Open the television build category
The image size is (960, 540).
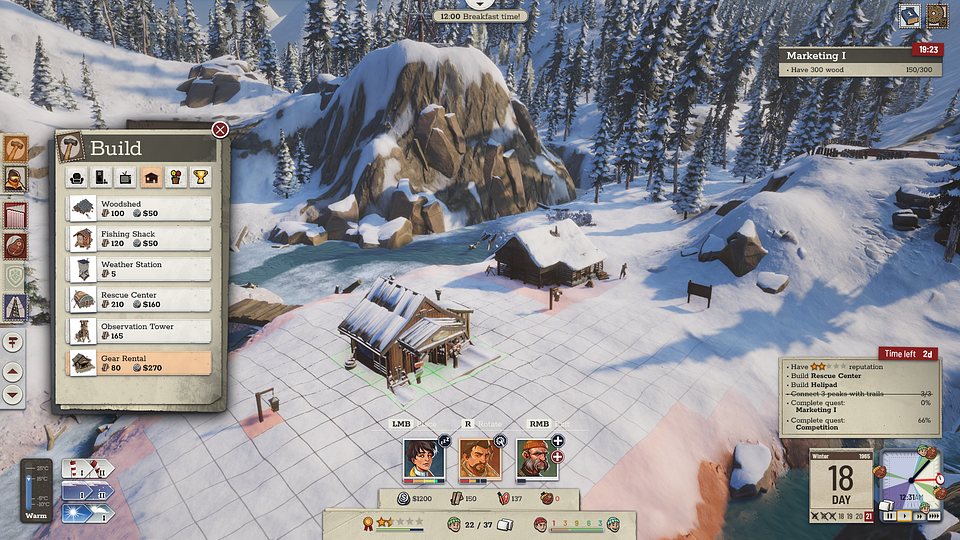coord(126,178)
